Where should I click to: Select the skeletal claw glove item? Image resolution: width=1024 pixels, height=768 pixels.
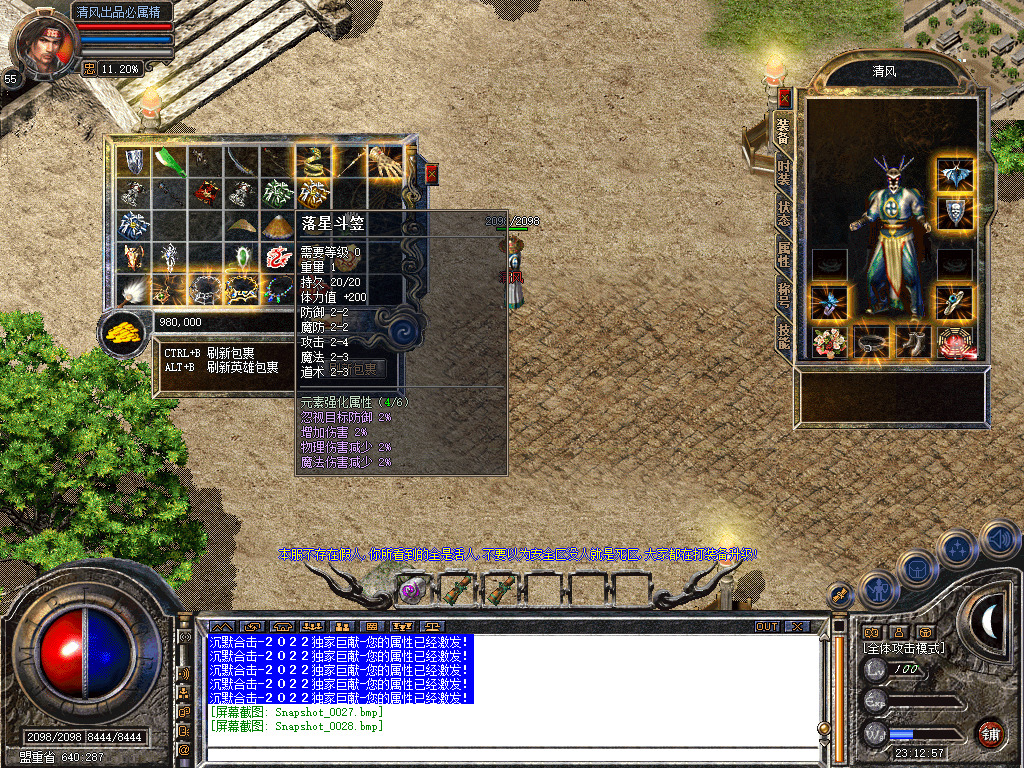[x=383, y=161]
